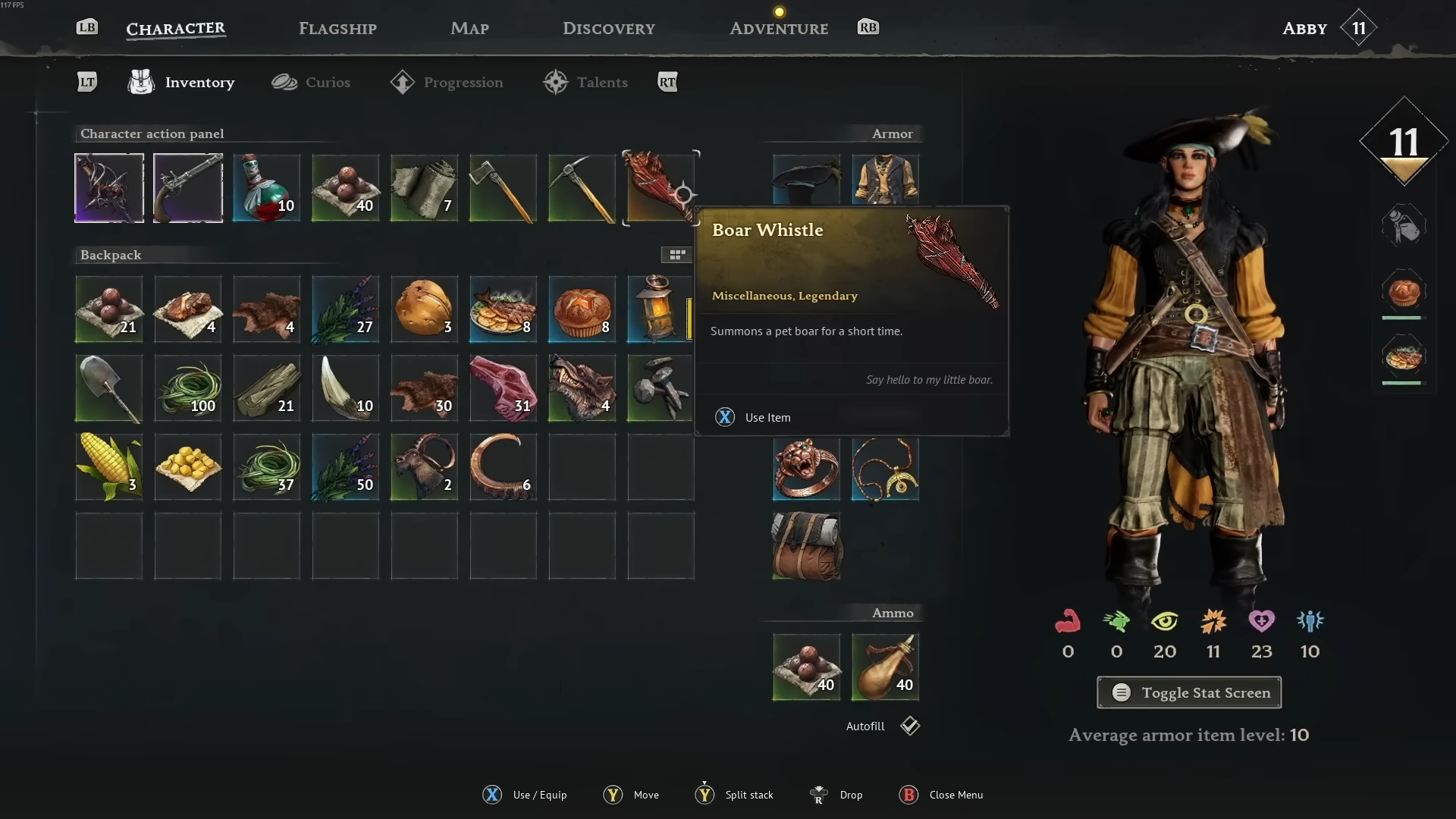
Task: Select the panther ring equipment slot
Action: pos(806,469)
